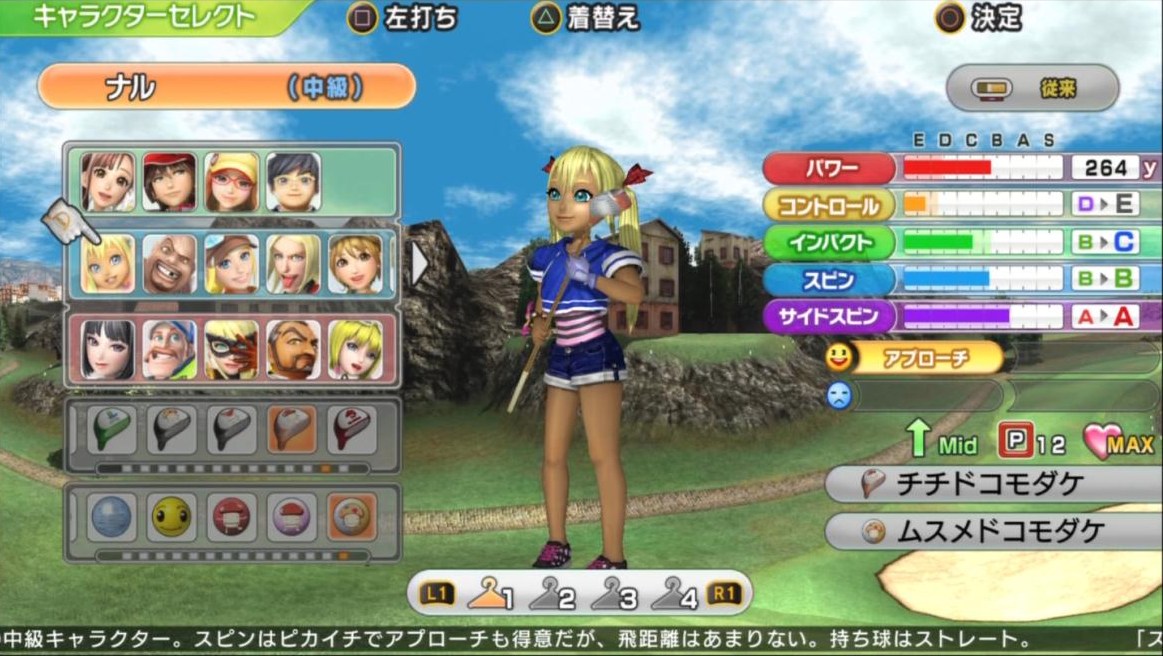Choose the blonde pigtail girl Naru portrait
The image size is (1163, 656).
tap(107, 263)
